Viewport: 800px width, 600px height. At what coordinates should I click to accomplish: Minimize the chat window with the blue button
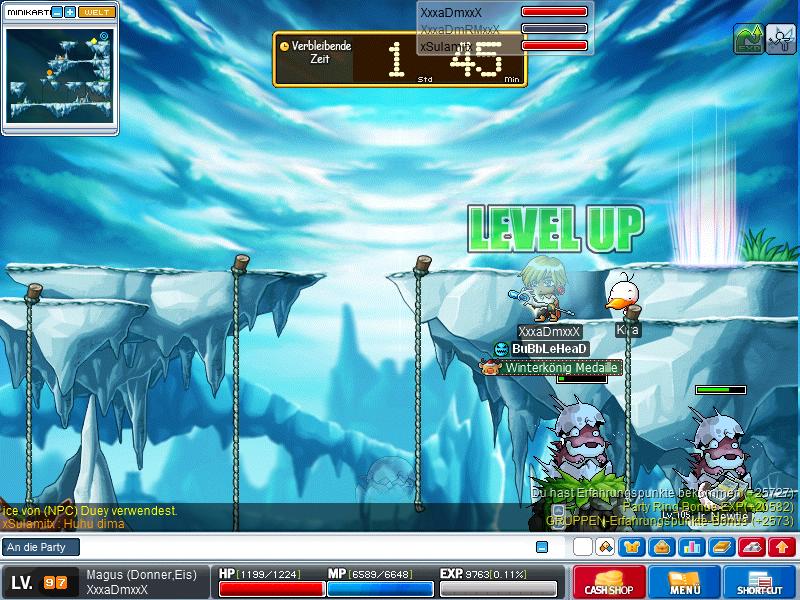pyautogui.click(x=542, y=547)
